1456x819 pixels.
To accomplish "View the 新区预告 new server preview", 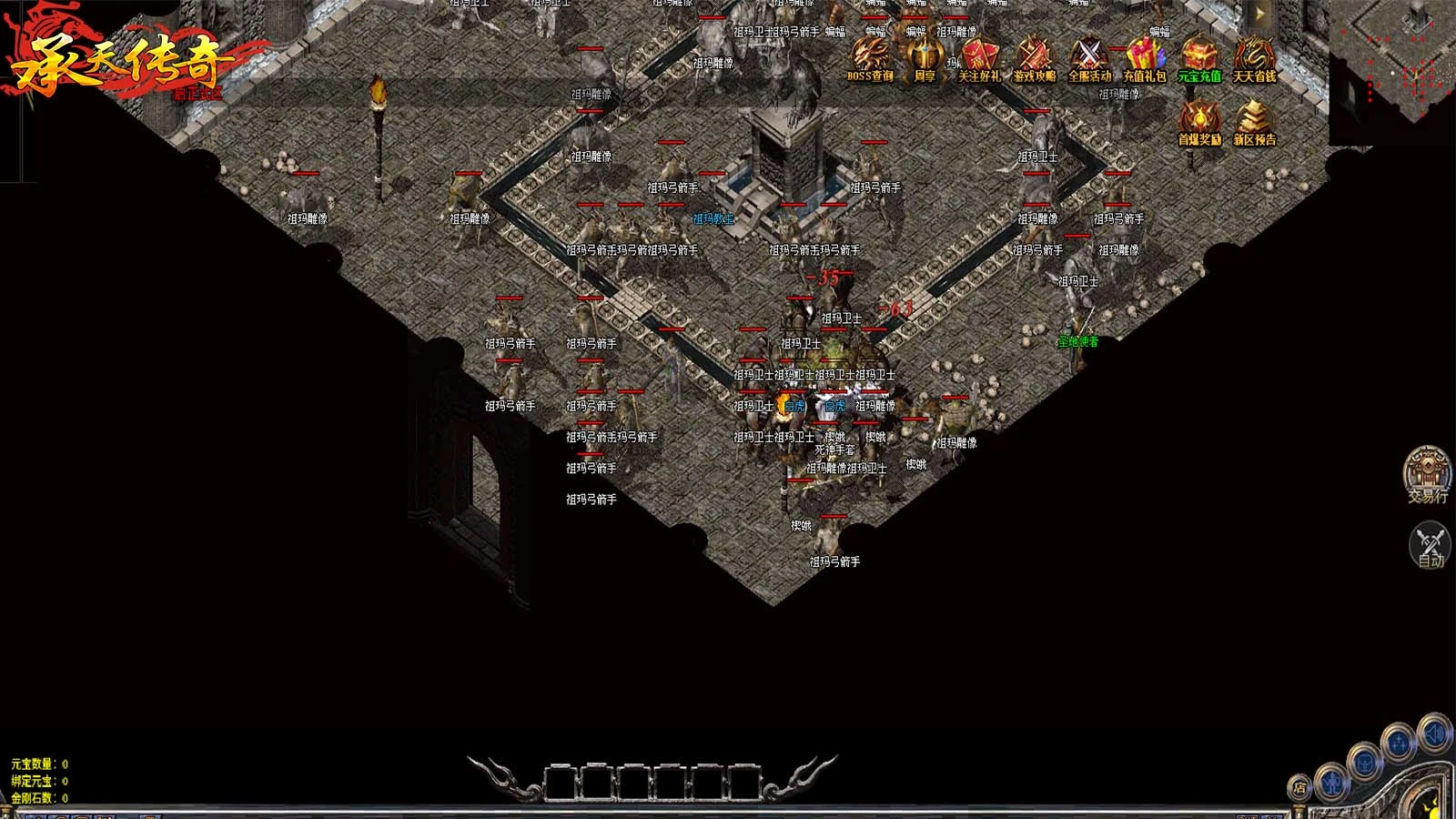I will pyautogui.click(x=1254, y=123).
